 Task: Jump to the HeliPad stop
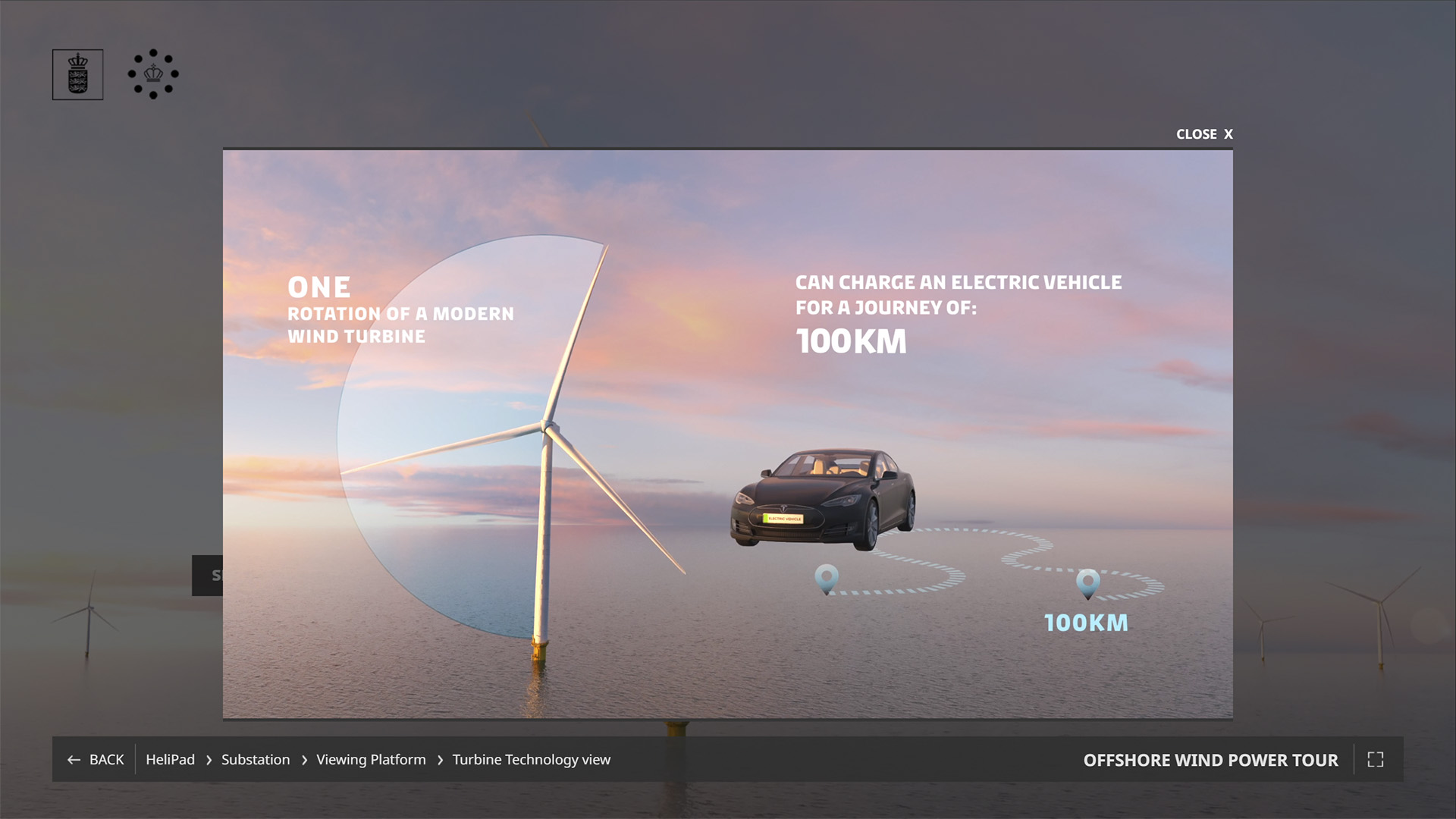point(170,759)
